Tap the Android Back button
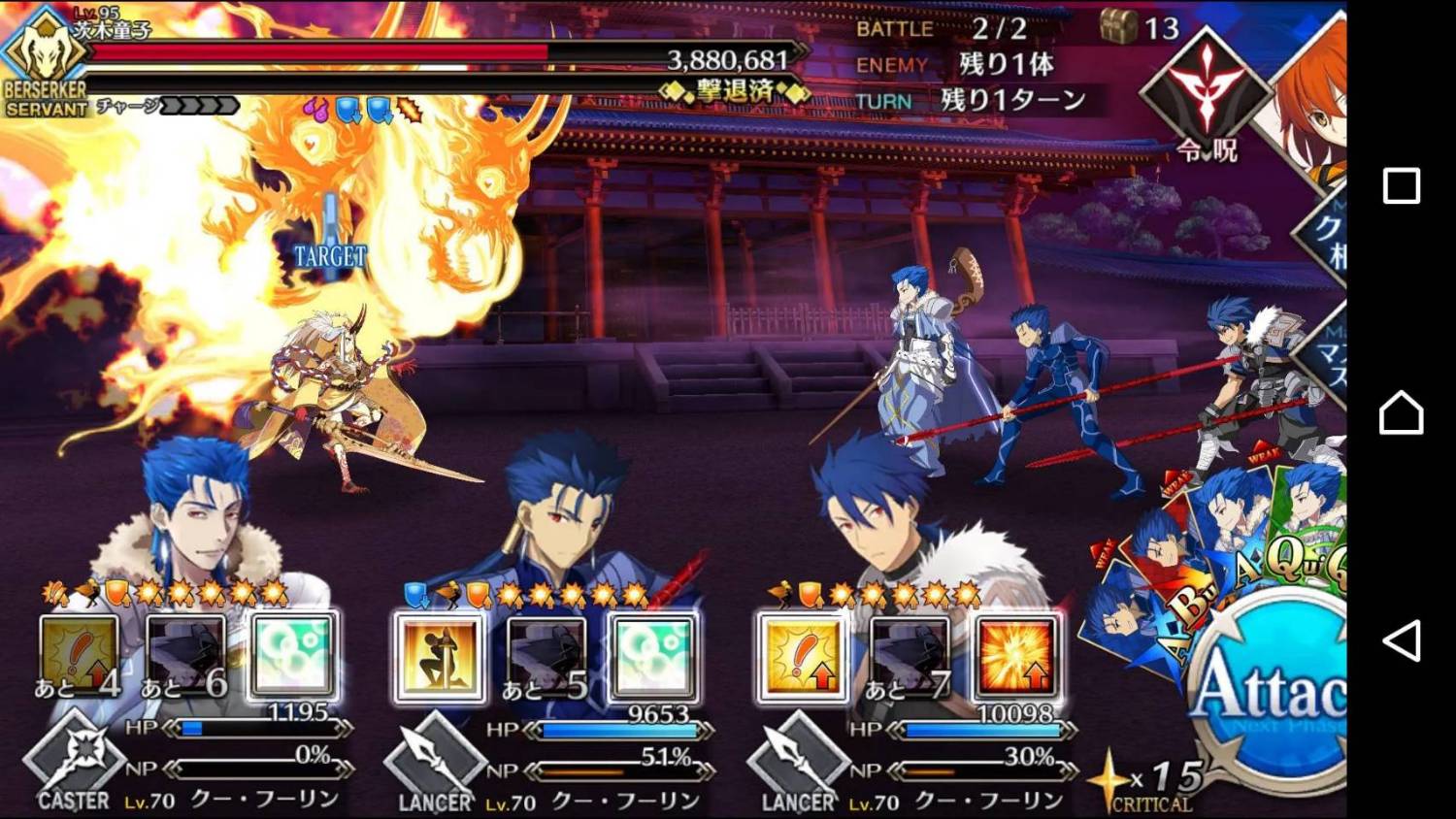1456x819 pixels. point(1401,640)
